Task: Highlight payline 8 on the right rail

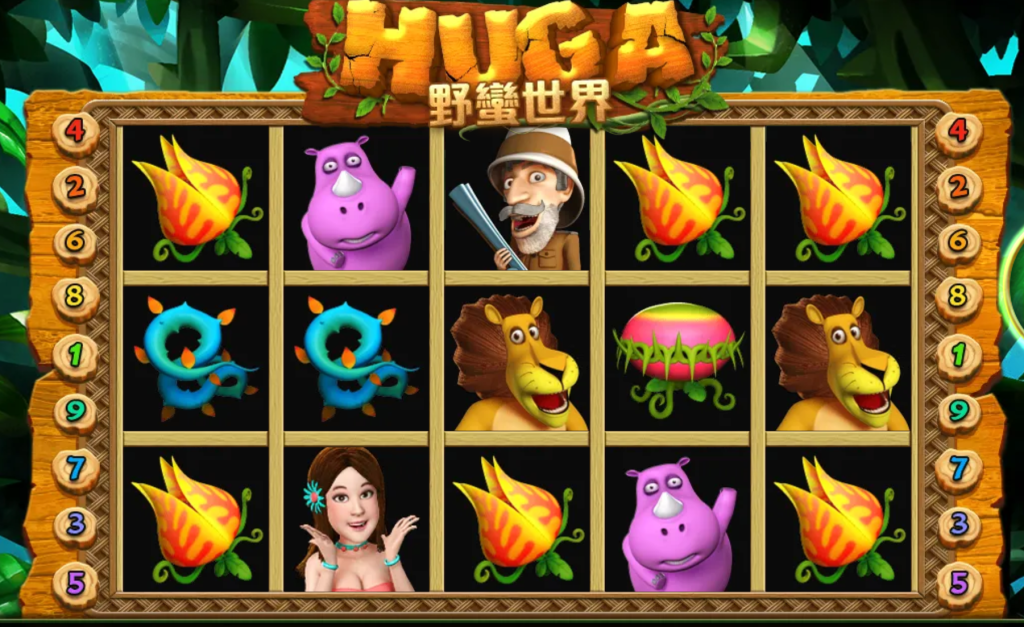Action: [x=959, y=298]
